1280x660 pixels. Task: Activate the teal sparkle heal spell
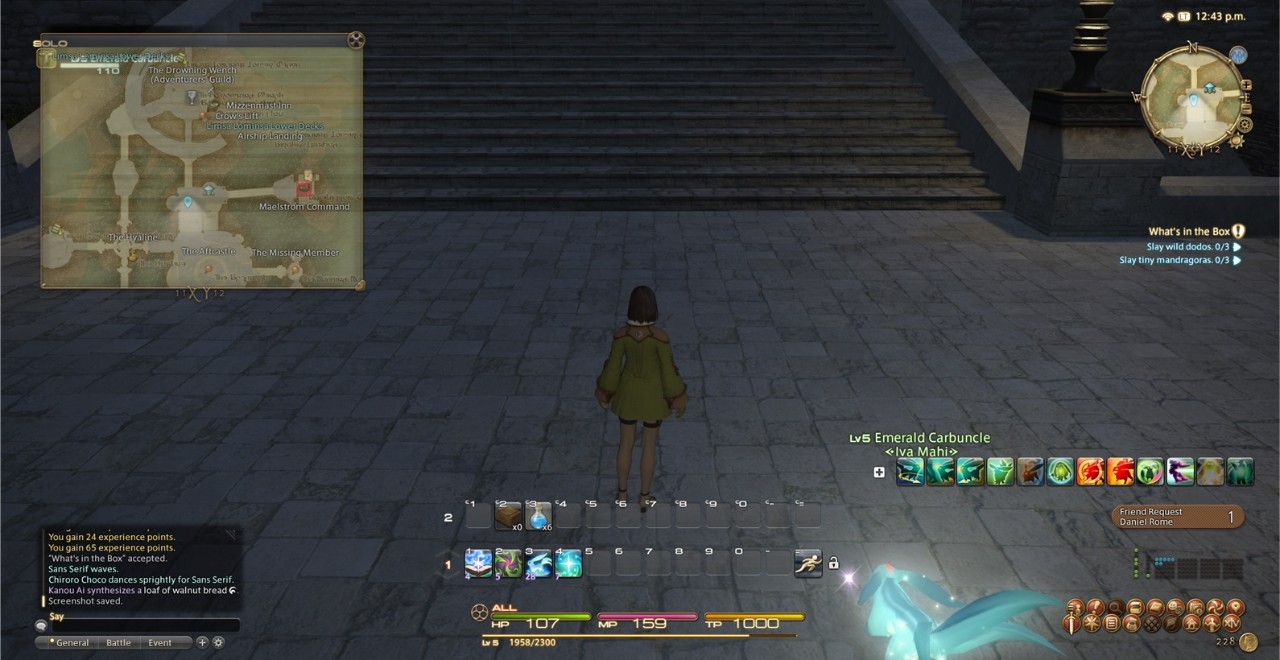568,564
